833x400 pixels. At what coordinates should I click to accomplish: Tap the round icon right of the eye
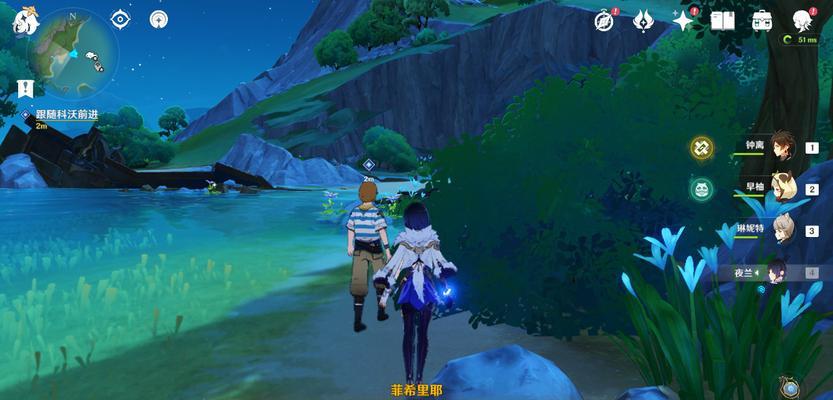click(158, 19)
